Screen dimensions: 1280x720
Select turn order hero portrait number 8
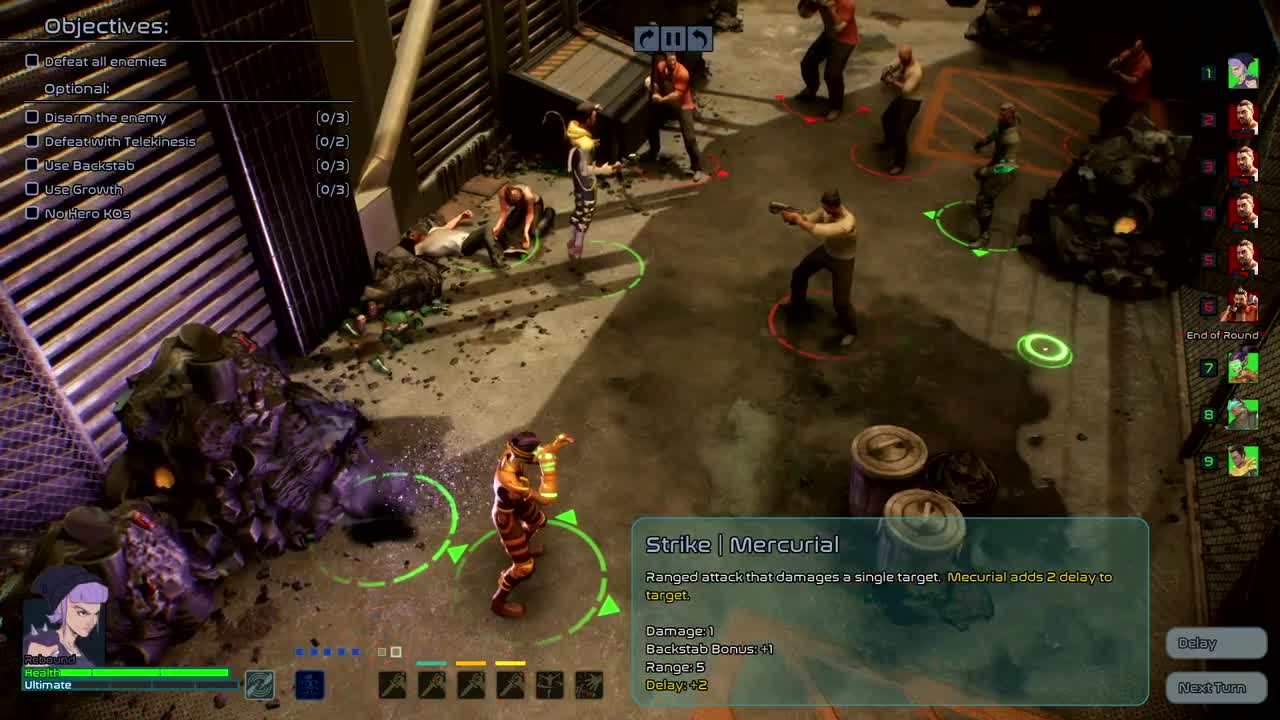click(x=1242, y=414)
